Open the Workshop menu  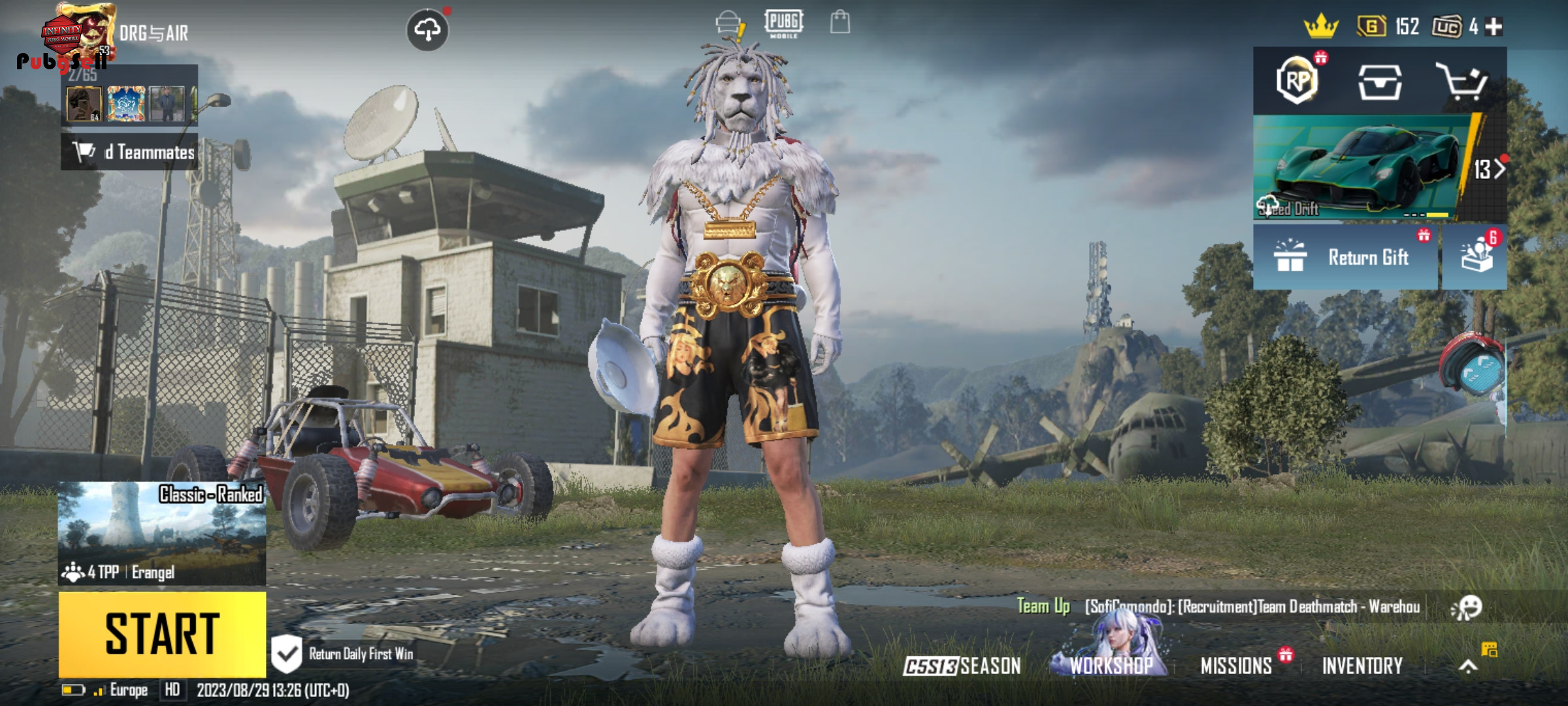click(x=1111, y=665)
